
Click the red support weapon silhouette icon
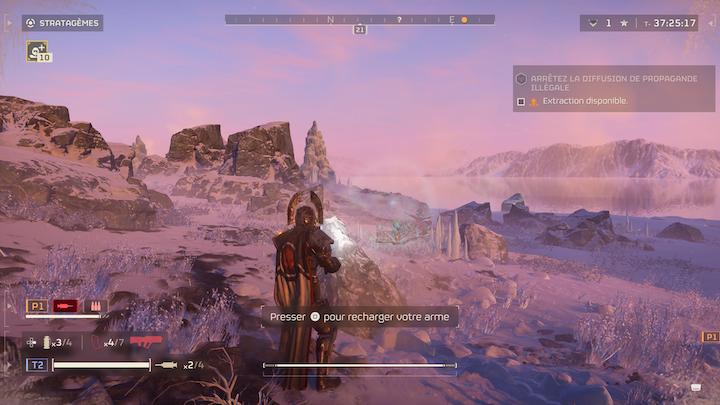tap(146, 342)
